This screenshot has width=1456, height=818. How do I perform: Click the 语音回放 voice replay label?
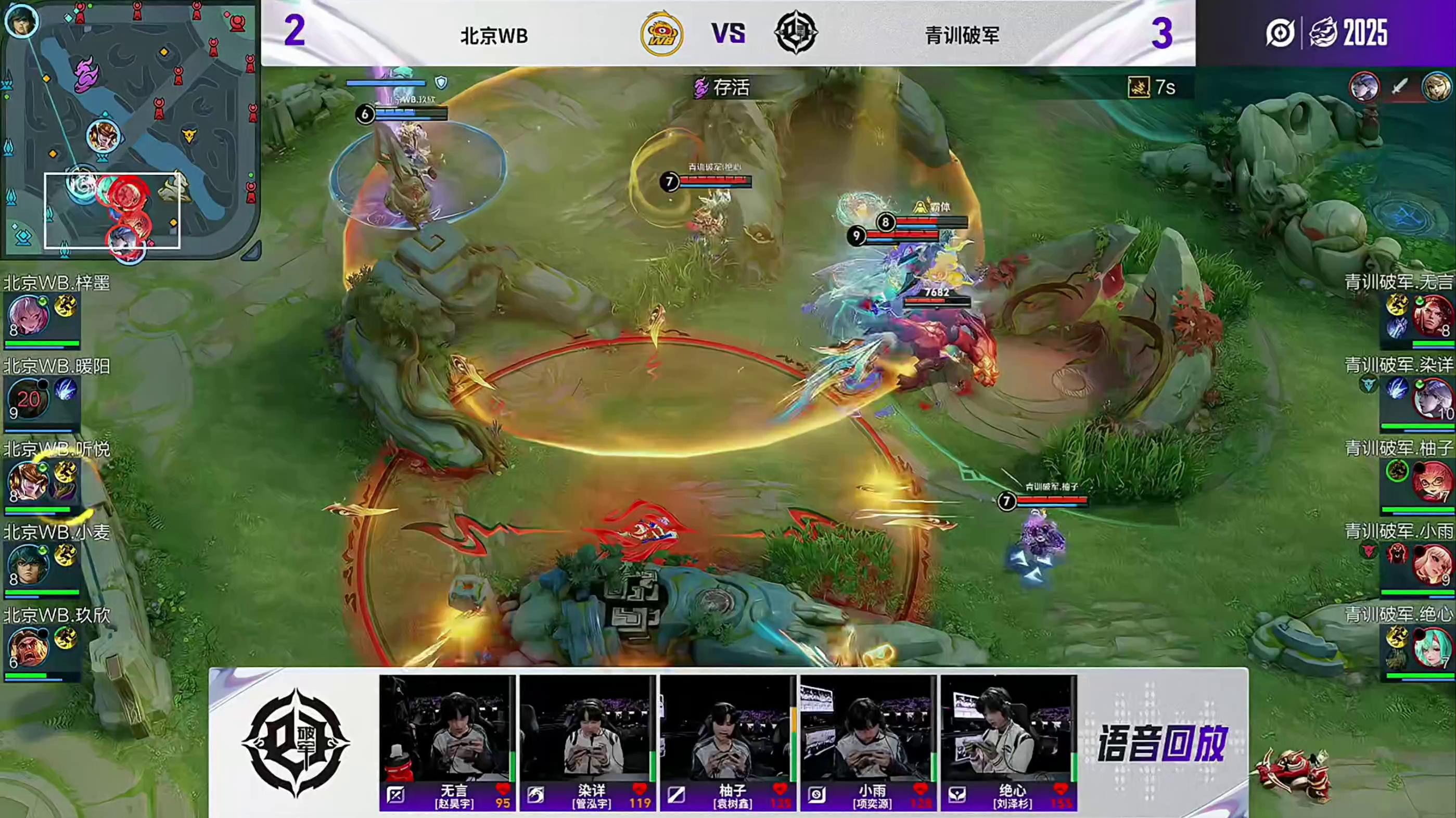click(x=1162, y=744)
